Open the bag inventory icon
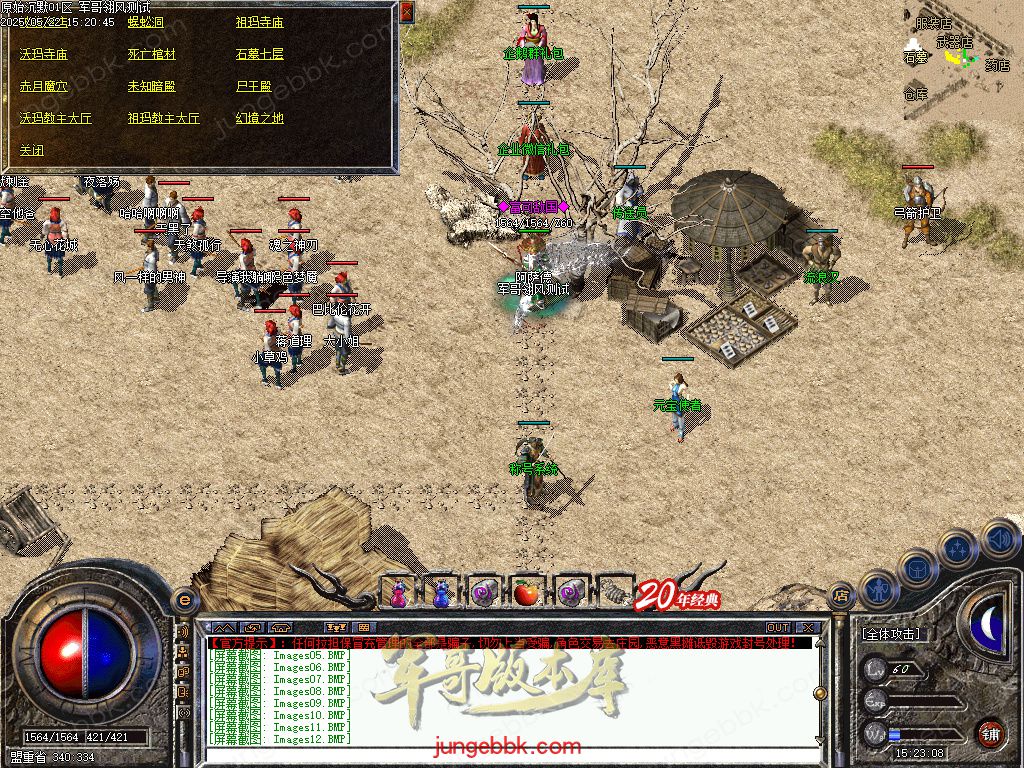This screenshot has height=768, width=1024. coord(918,567)
